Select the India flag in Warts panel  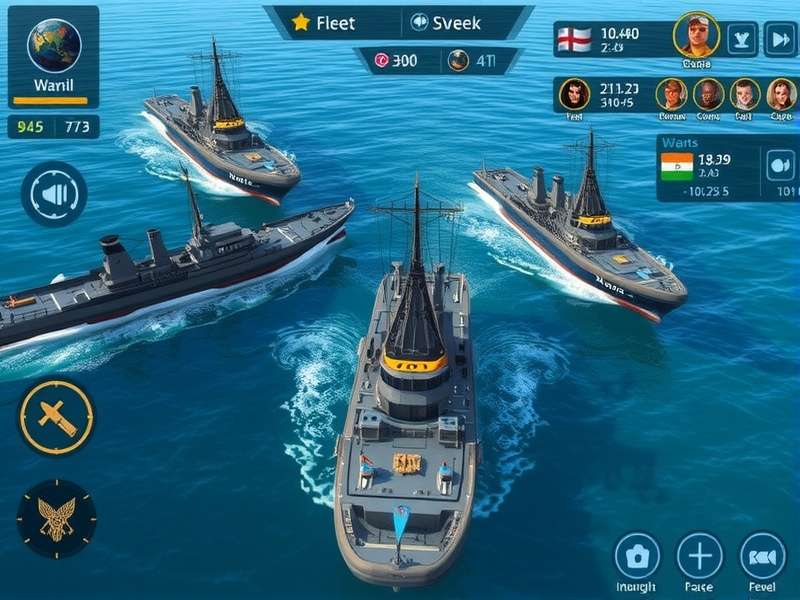pyautogui.click(x=677, y=166)
